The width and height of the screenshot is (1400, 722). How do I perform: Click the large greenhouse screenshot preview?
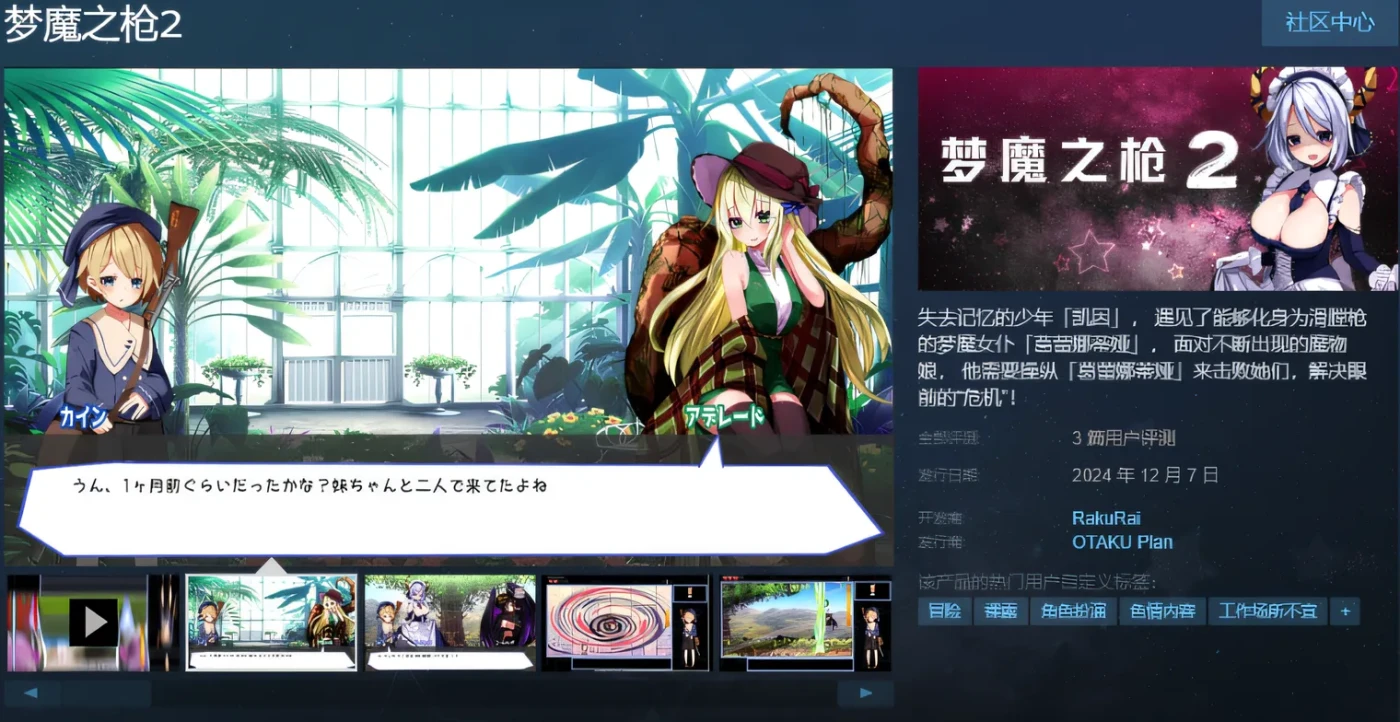click(448, 315)
